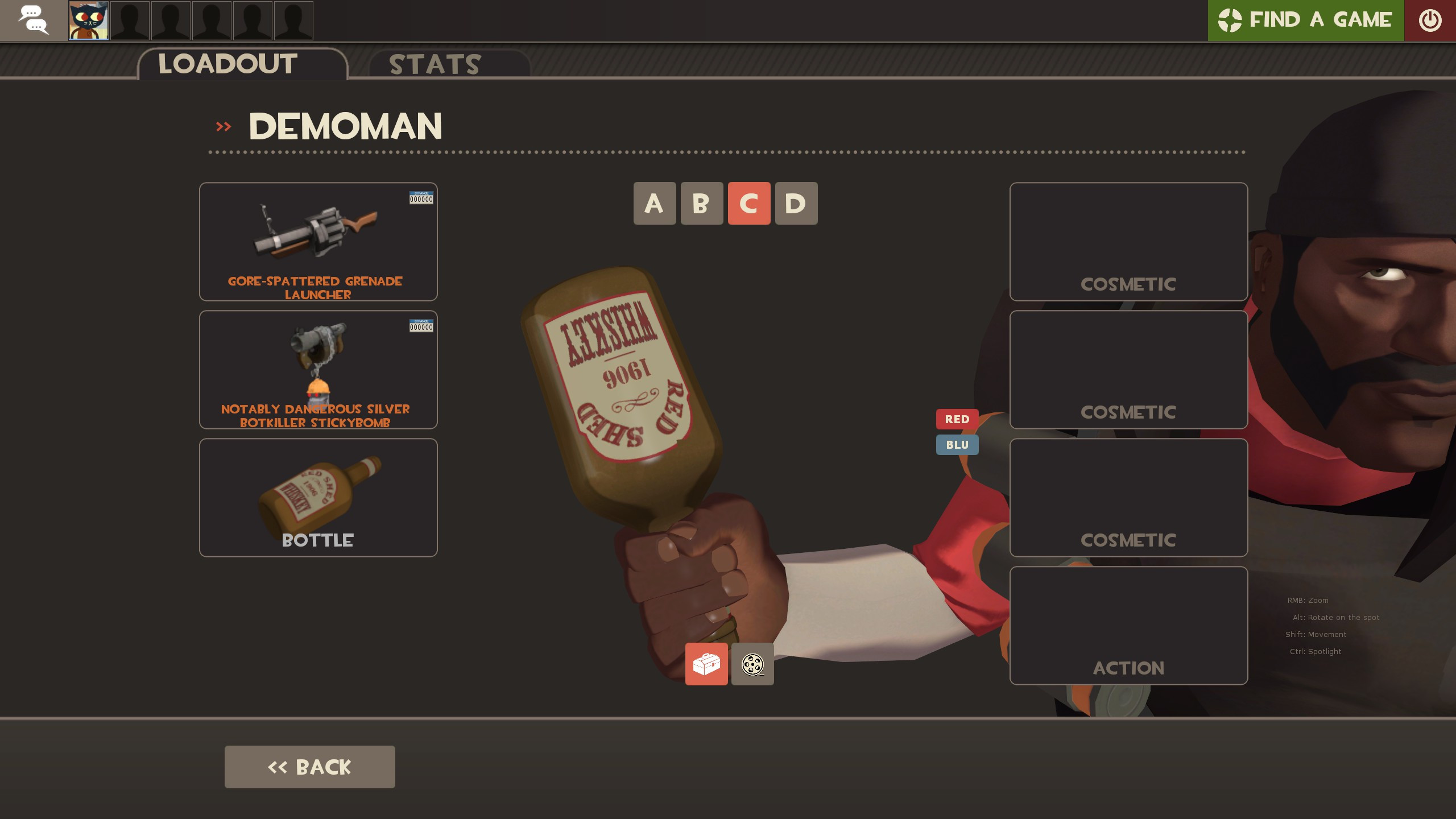This screenshot has height=819, width=1456.
Task: Select the Gore-Spattered Grenade Launcher slot
Action: [x=317, y=242]
